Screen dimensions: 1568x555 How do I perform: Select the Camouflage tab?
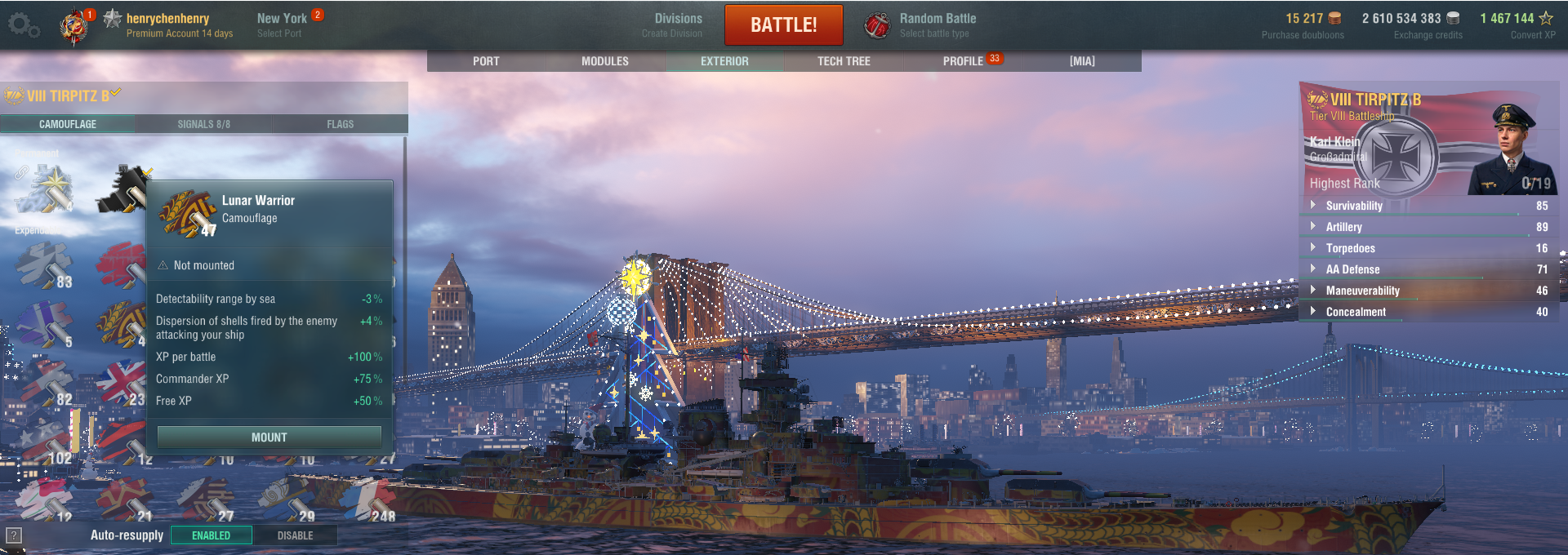pyautogui.click(x=68, y=124)
